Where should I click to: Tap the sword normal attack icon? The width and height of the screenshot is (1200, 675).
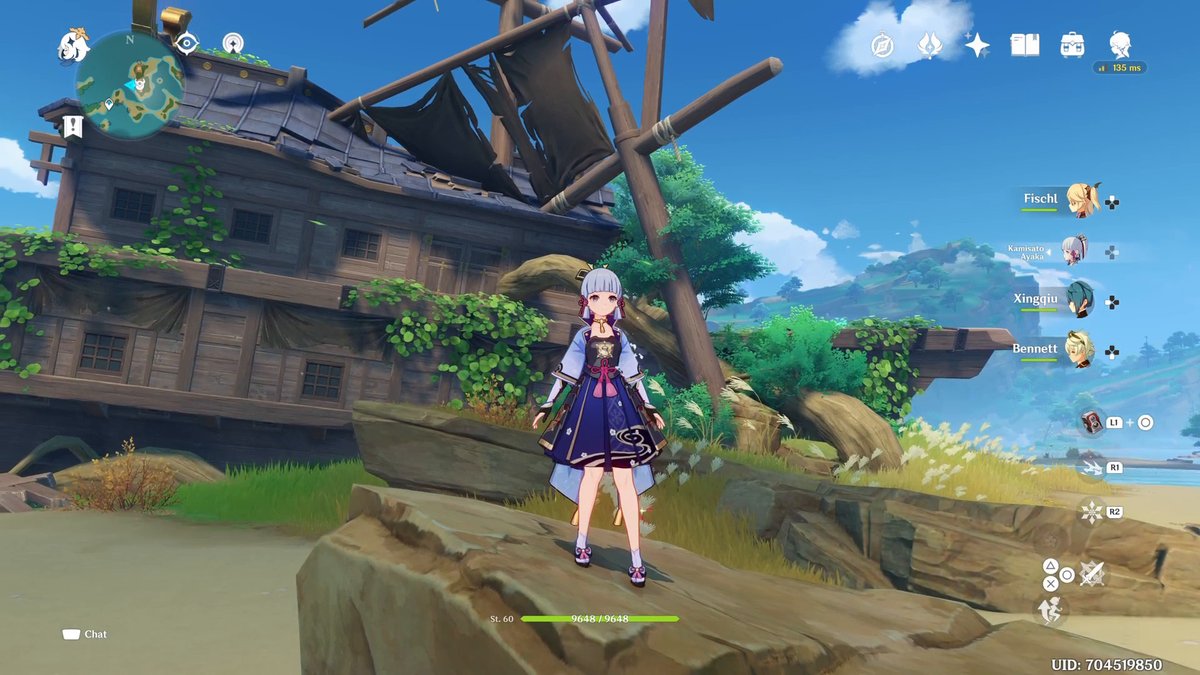coord(1092,573)
